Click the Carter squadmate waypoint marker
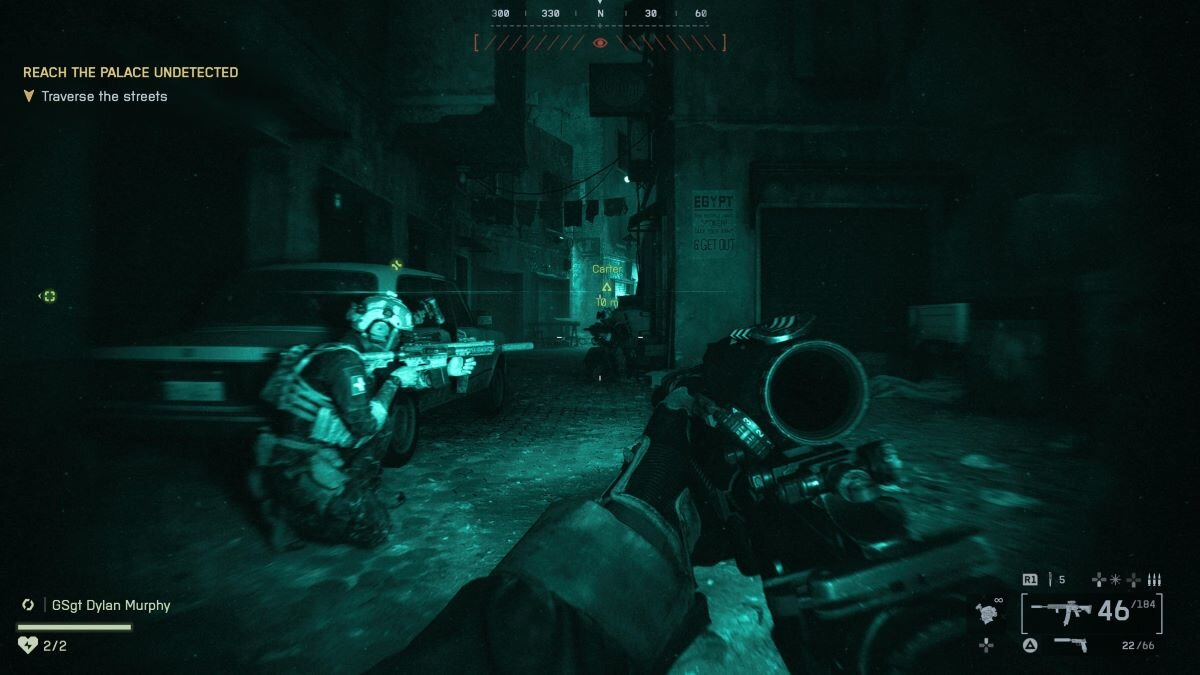Screen dimensions: 1200x675 coord(606,287)
